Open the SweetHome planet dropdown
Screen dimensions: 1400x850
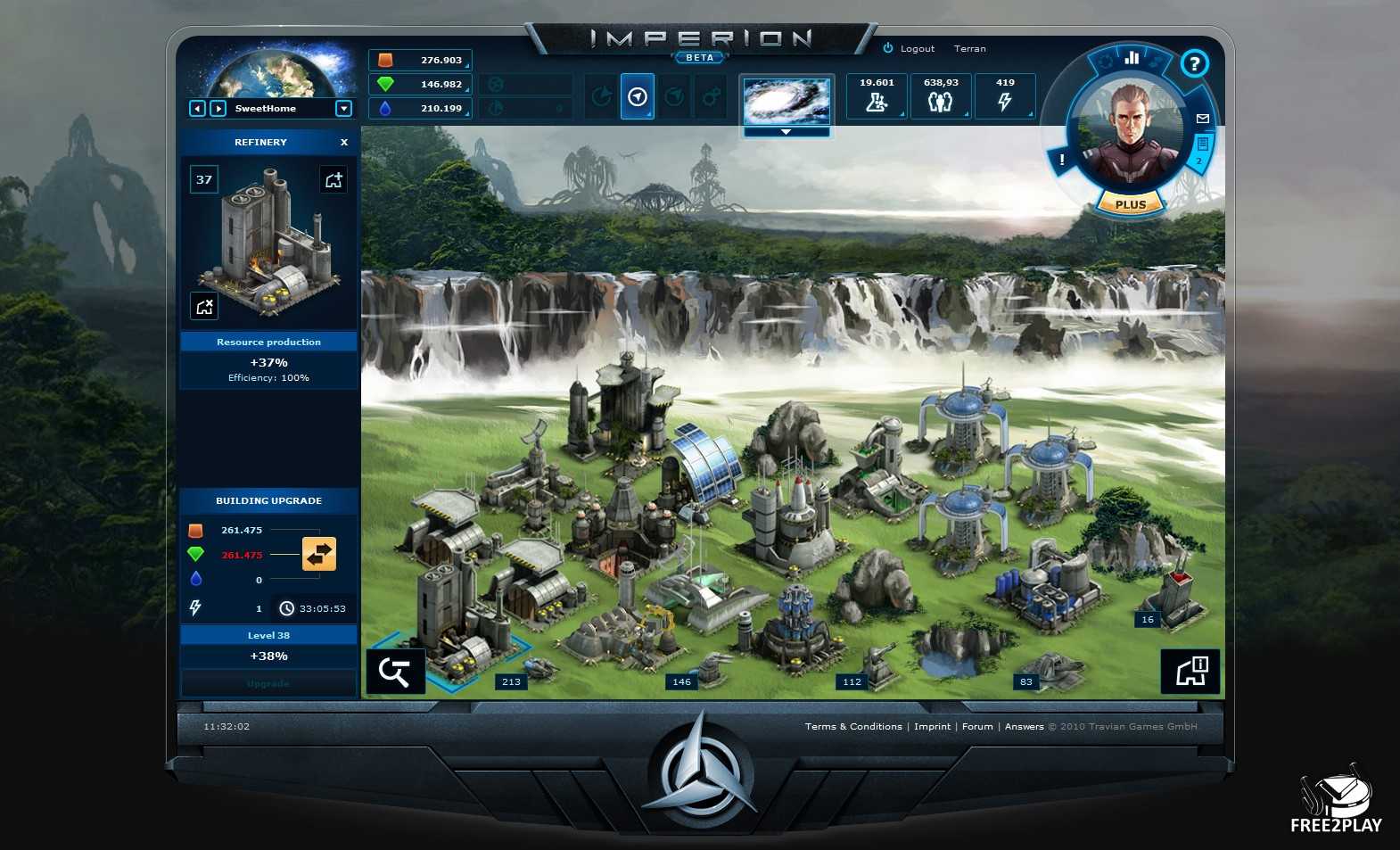[x=343, y=109]
